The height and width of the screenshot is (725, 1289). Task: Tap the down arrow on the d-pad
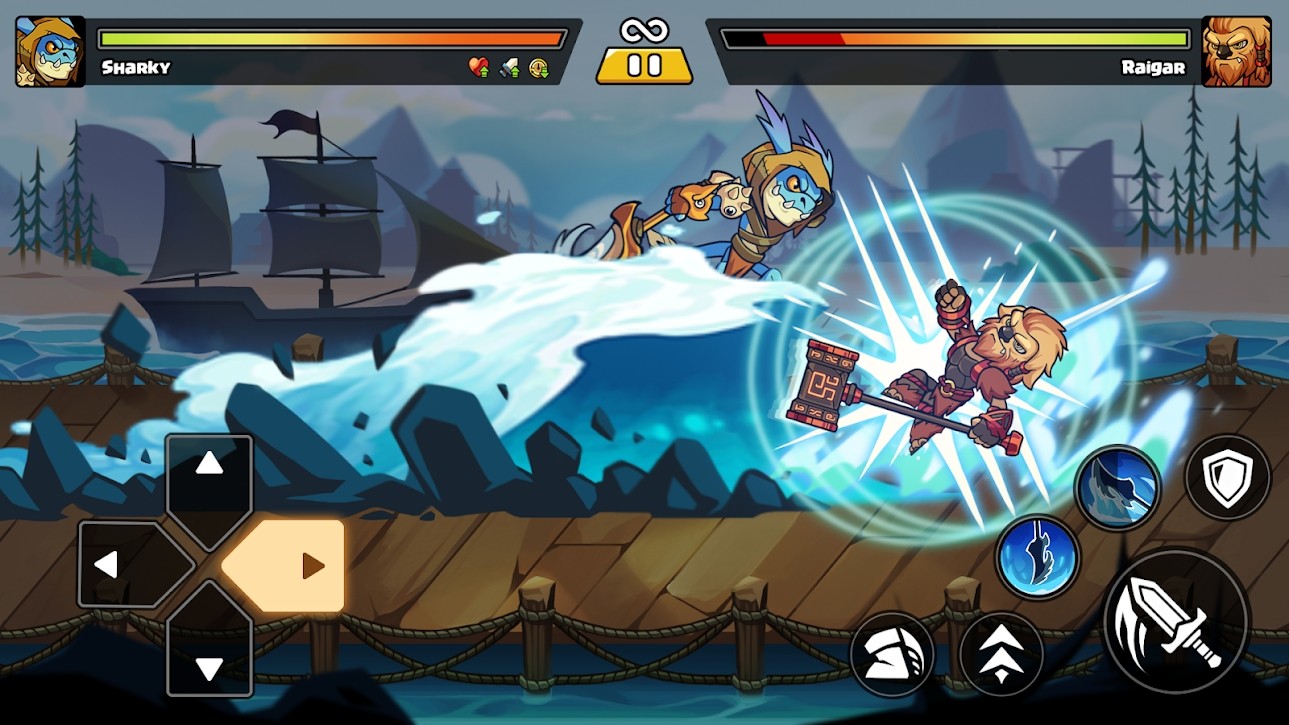(208, 665)
